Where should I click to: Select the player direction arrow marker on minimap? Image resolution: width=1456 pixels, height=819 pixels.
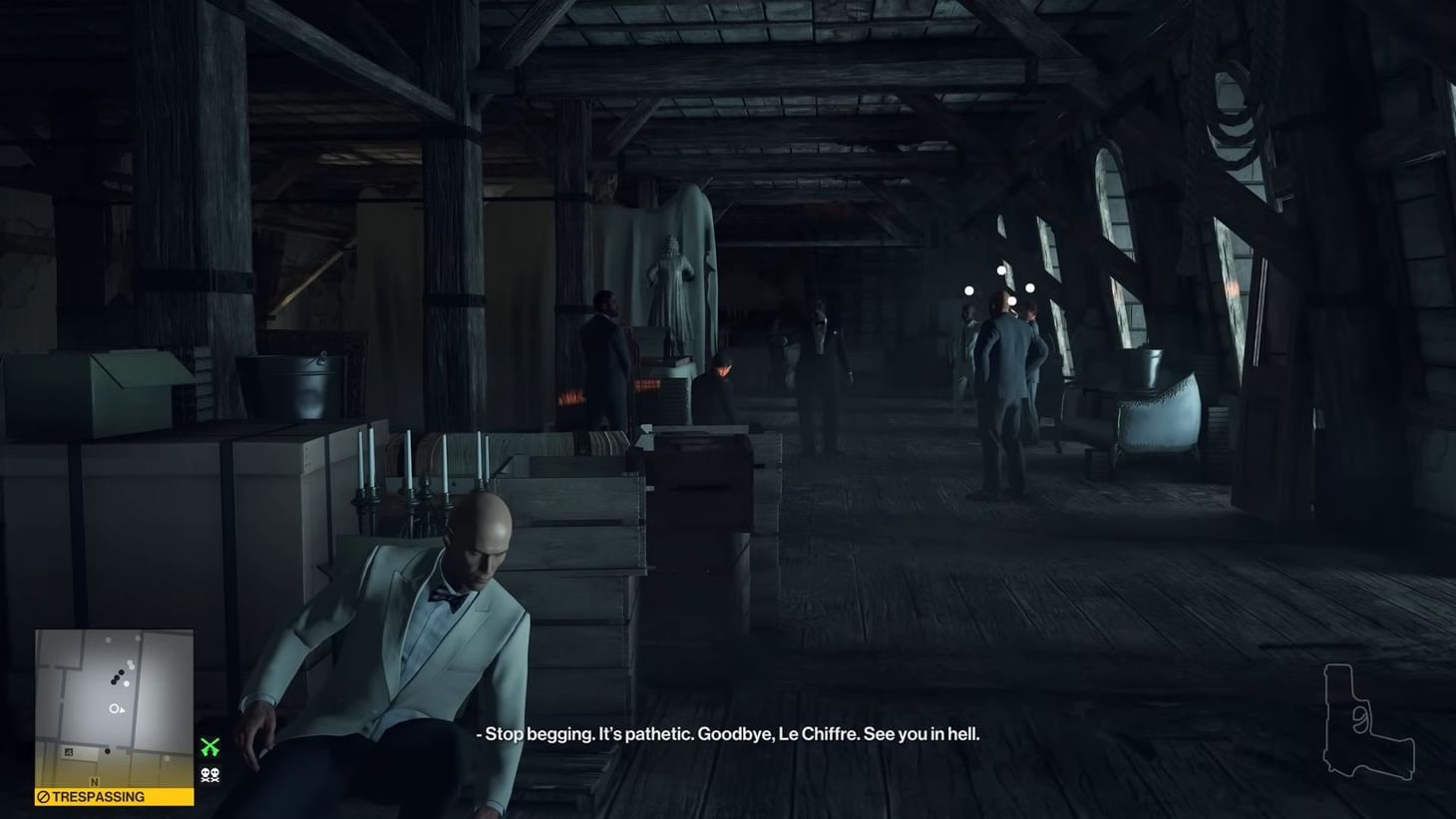(x=118, y=709)
